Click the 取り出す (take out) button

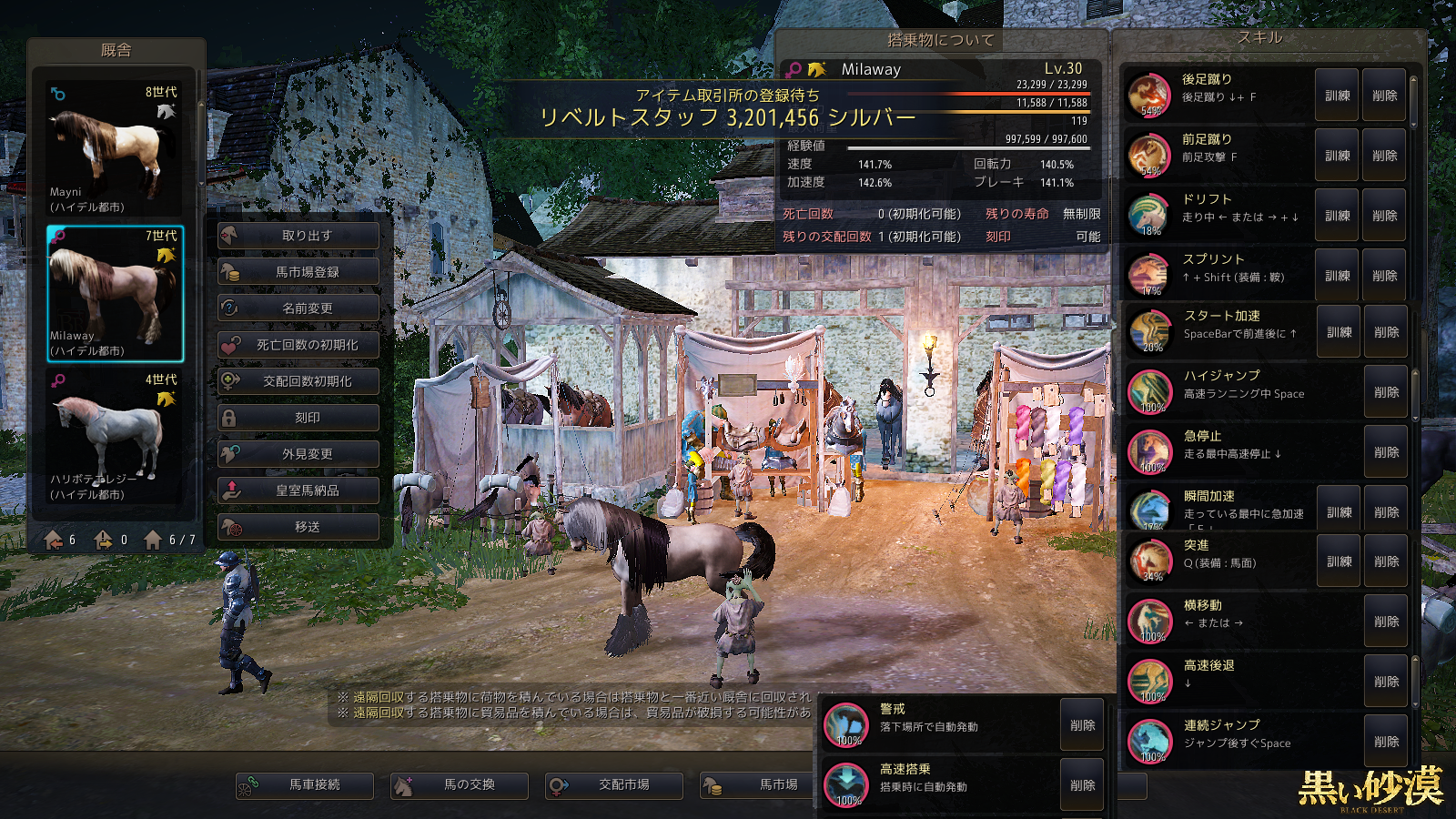pos(298,236)
